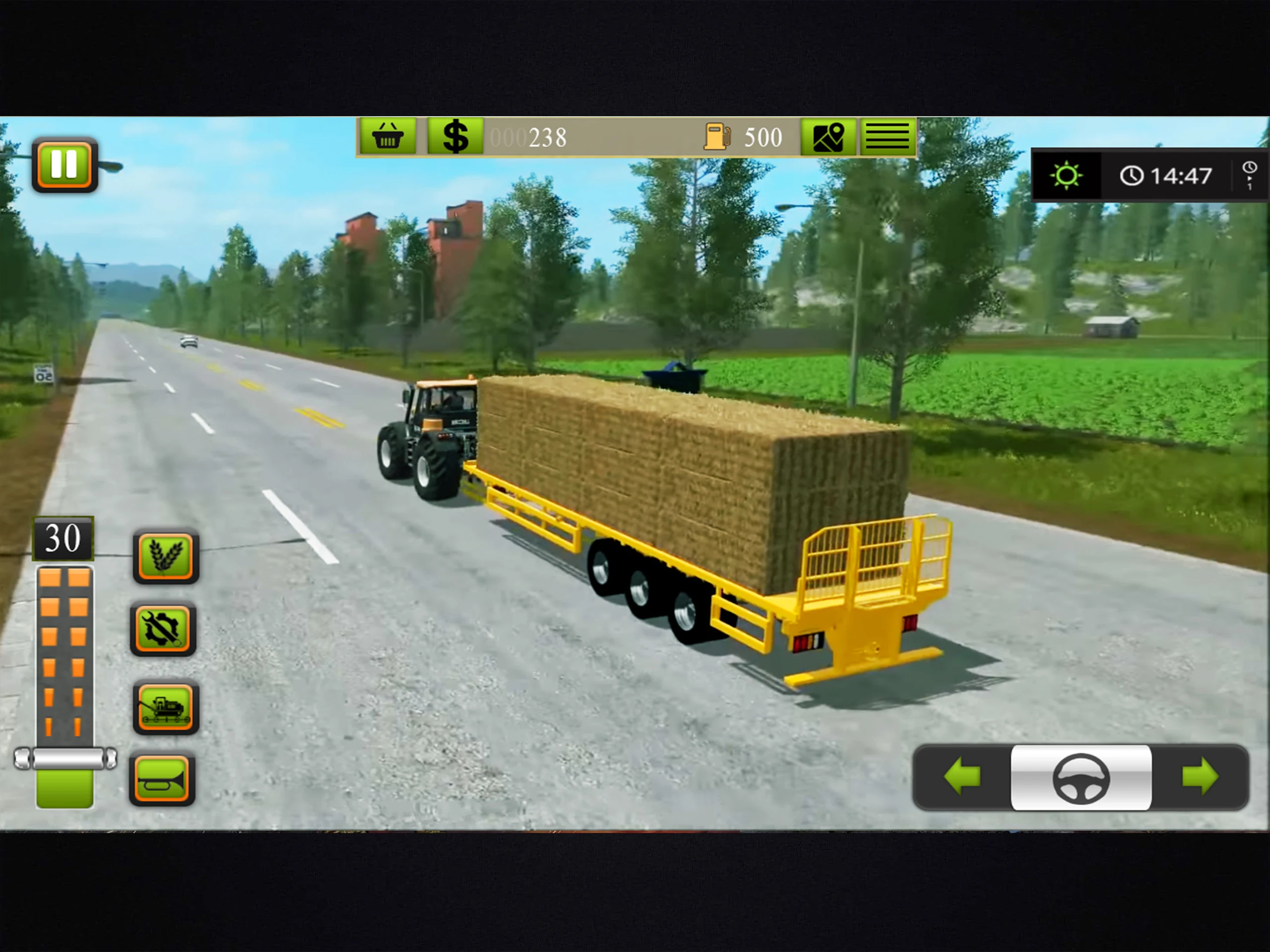Sound the horn button
Image resolution: width=1270 pixels, height=952 pixels.
tap(163, 779)
